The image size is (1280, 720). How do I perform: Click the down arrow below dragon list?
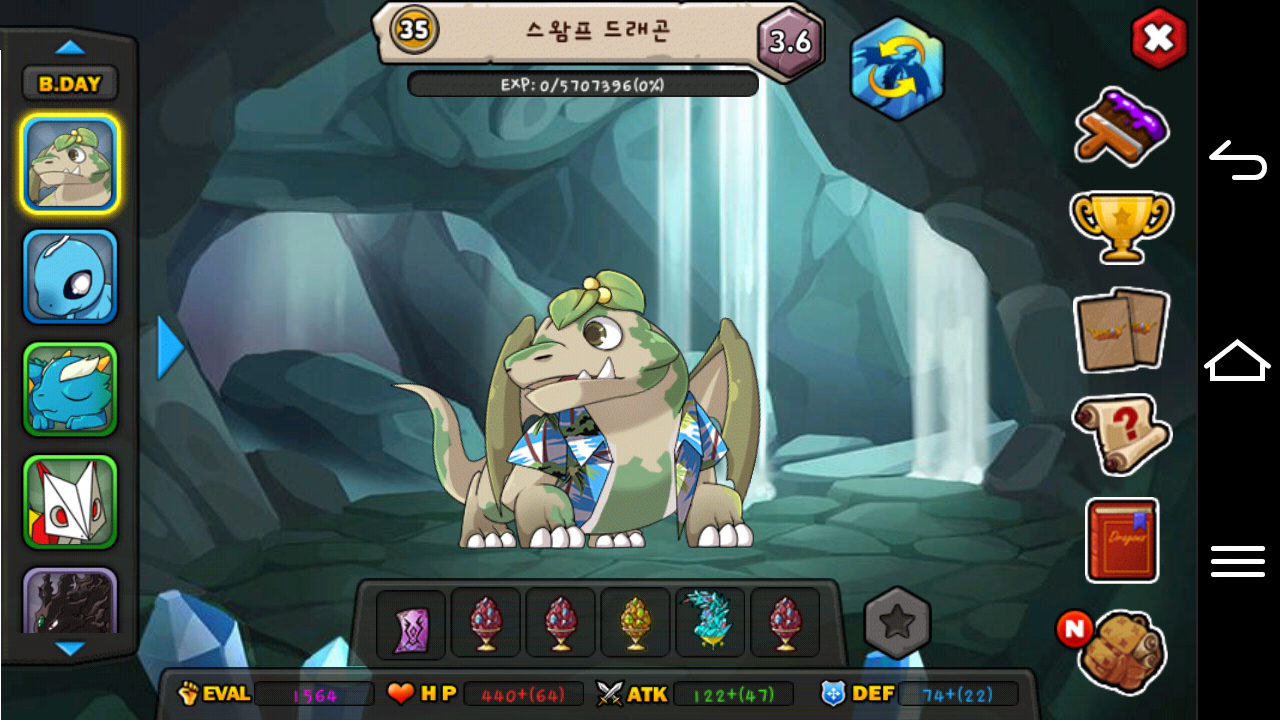point(70,649)
